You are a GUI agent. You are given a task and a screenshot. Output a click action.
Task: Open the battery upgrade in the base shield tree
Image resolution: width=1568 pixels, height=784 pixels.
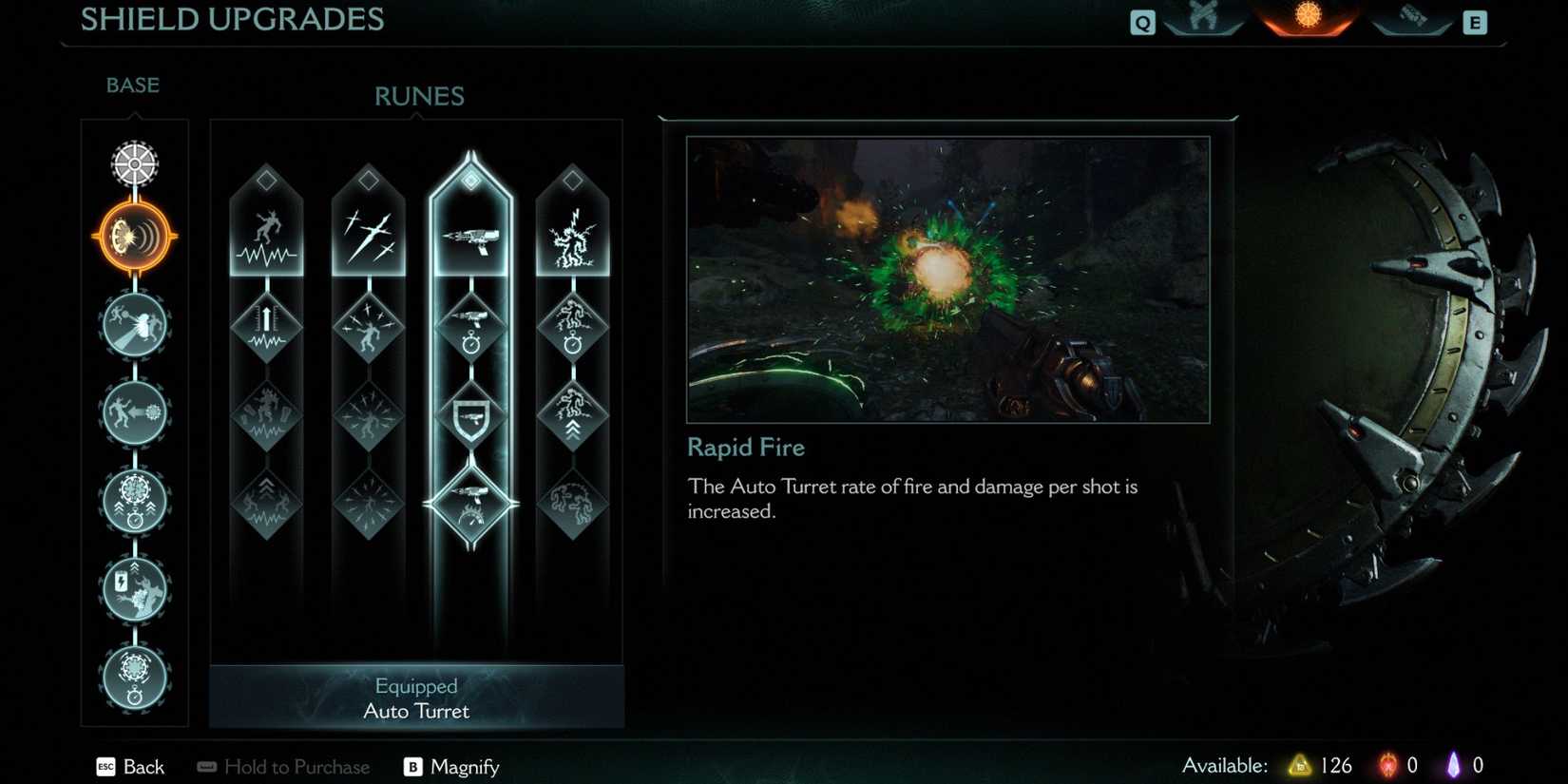click(133, 588)
